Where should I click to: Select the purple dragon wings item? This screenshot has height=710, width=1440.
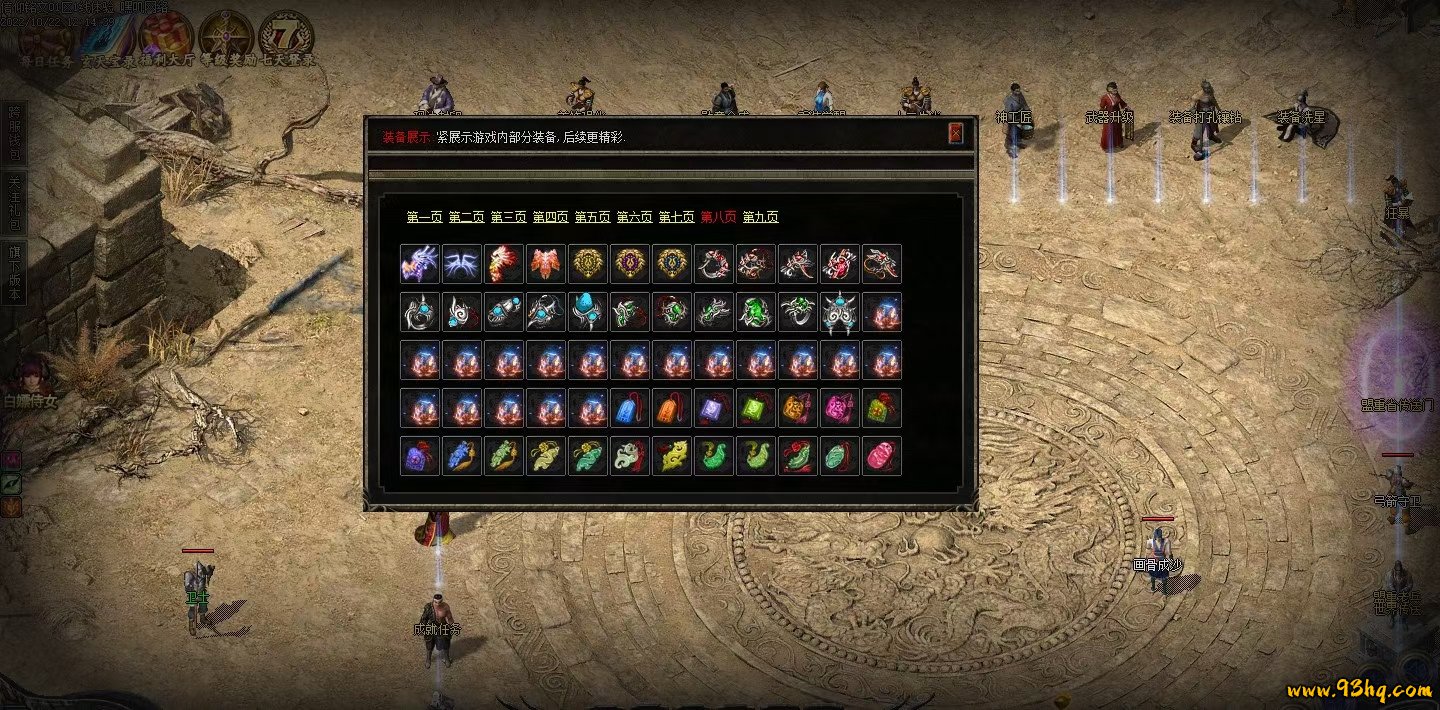coord(419,264)
